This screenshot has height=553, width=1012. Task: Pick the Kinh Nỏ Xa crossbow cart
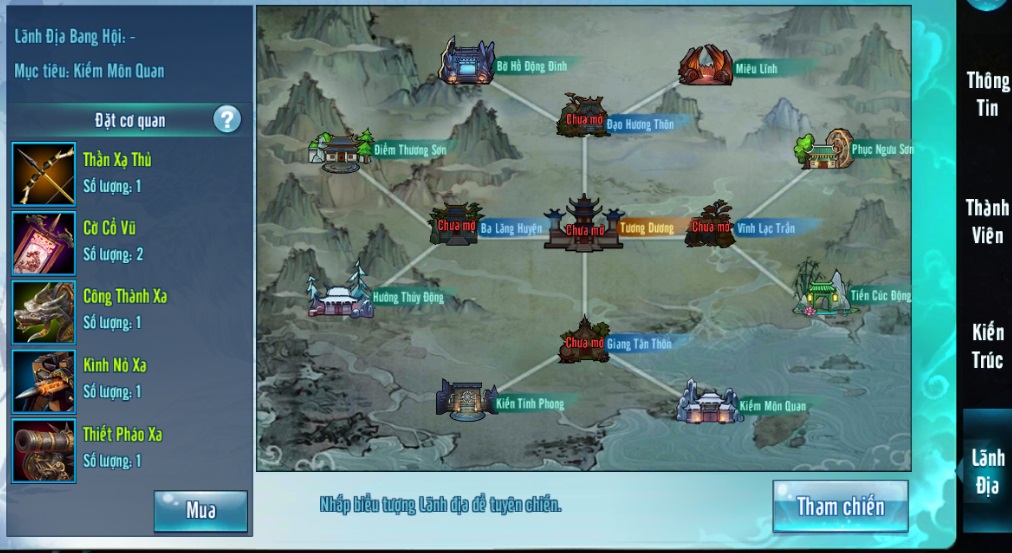click(44, 381)
